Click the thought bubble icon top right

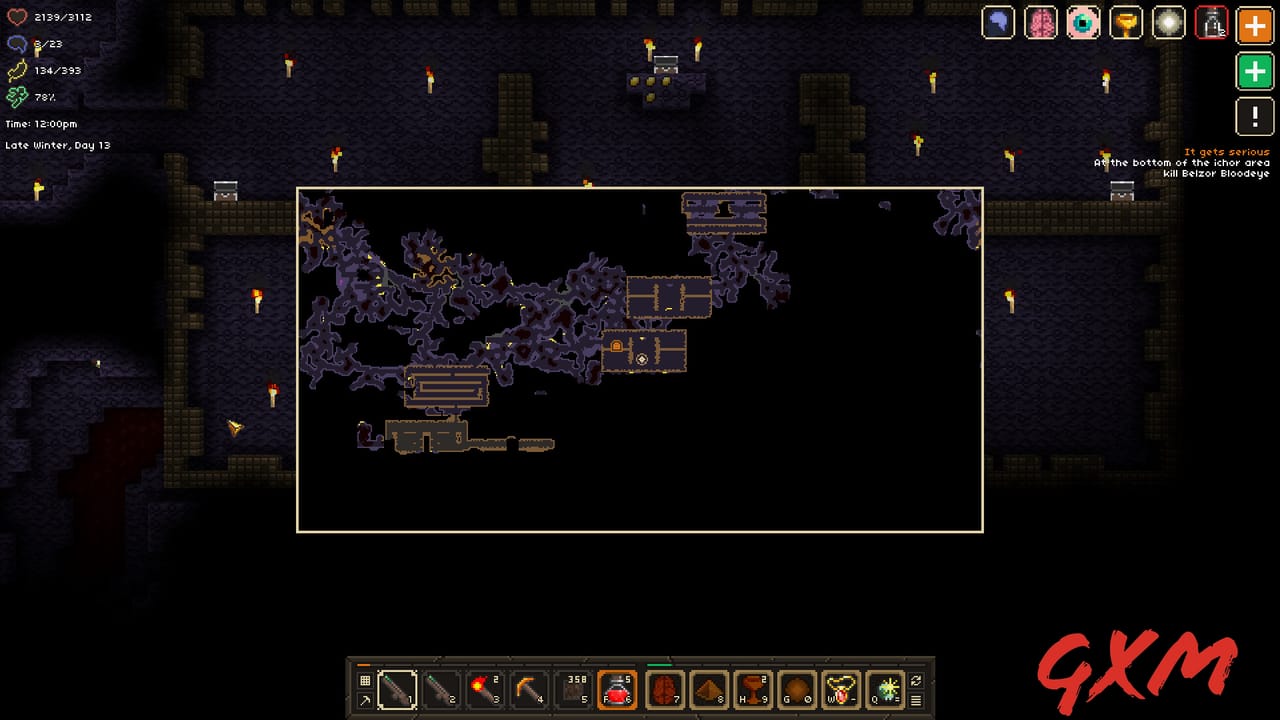998,22
